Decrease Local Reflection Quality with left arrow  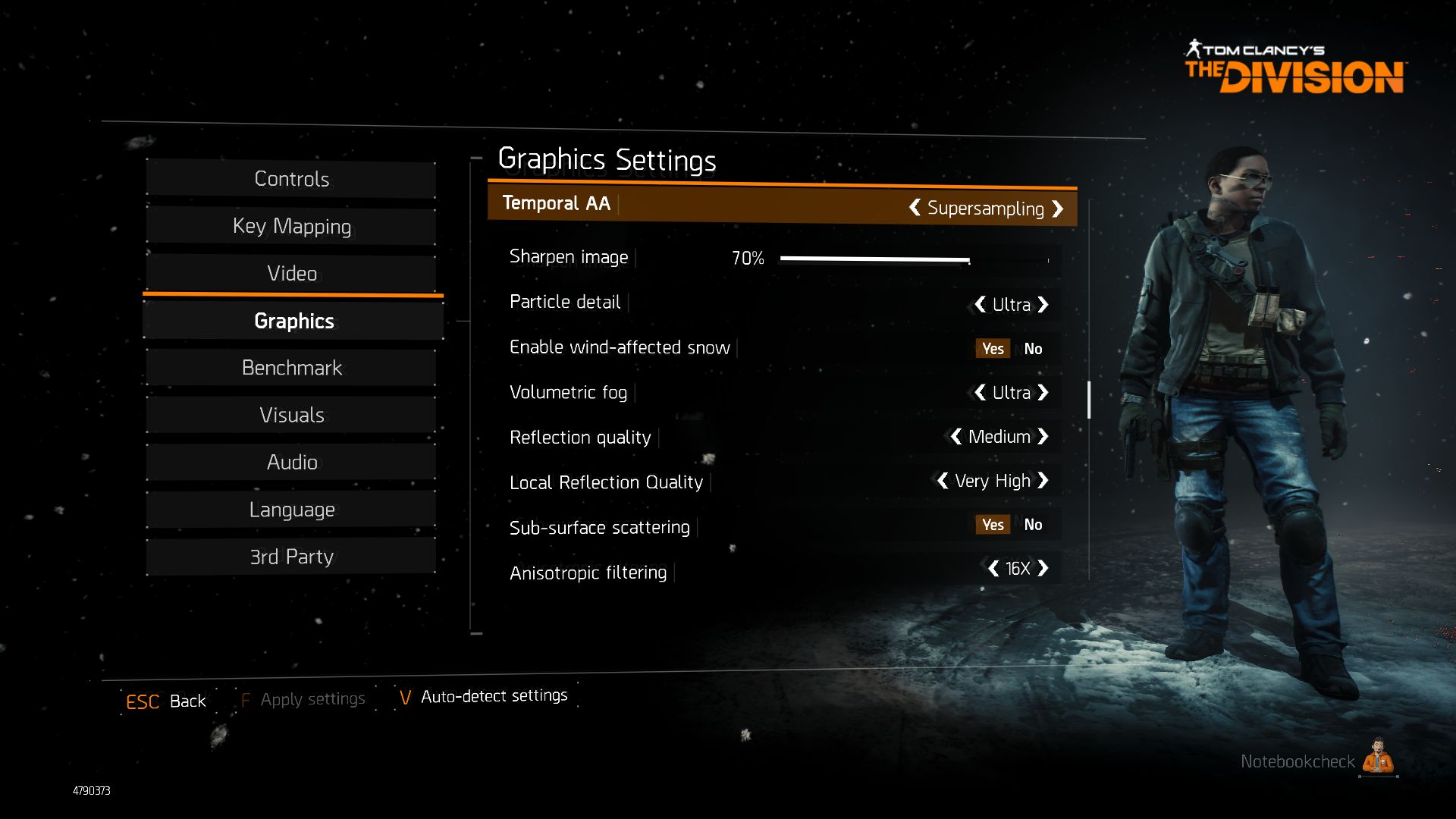pos(943,480)
